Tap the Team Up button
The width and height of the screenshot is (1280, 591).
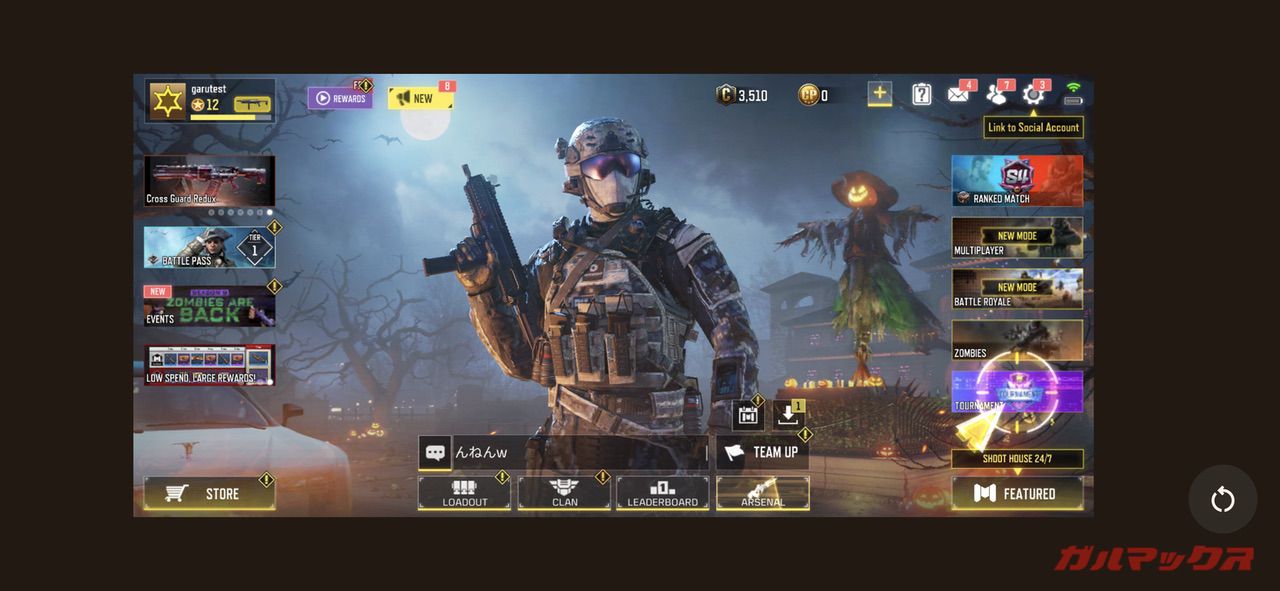tap(762, 452)
